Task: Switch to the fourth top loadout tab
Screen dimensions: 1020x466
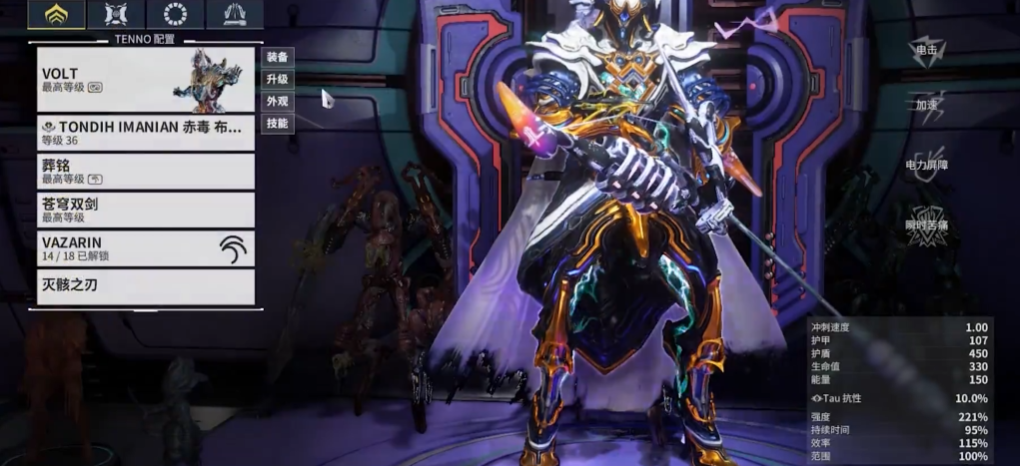Action: (x=234, y=14)
